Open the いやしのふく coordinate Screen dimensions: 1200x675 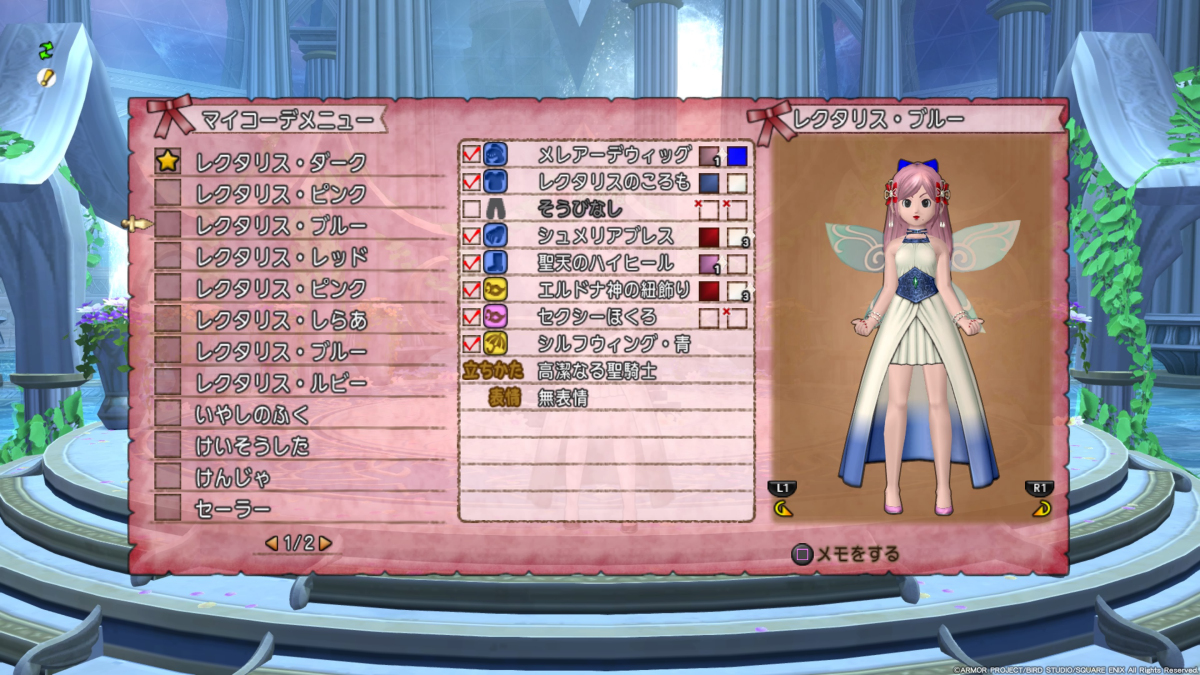[253, 414]
